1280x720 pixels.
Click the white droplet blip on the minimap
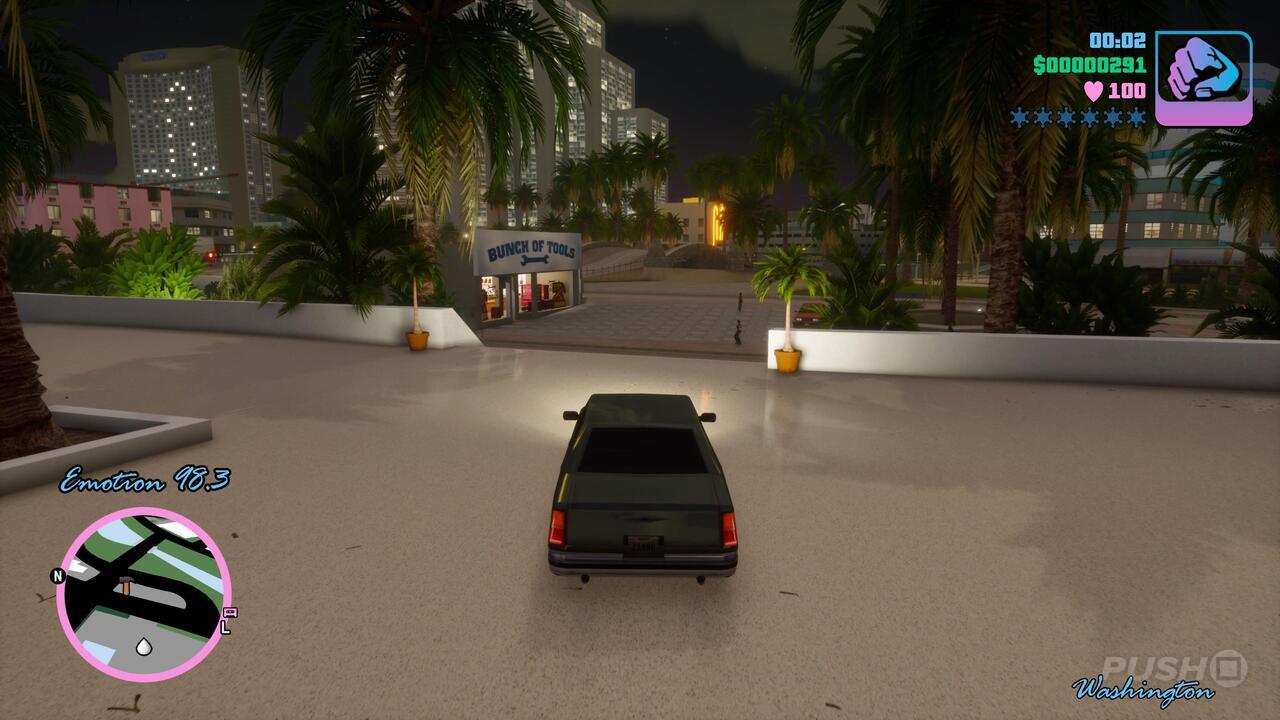[x=143, y=646]
